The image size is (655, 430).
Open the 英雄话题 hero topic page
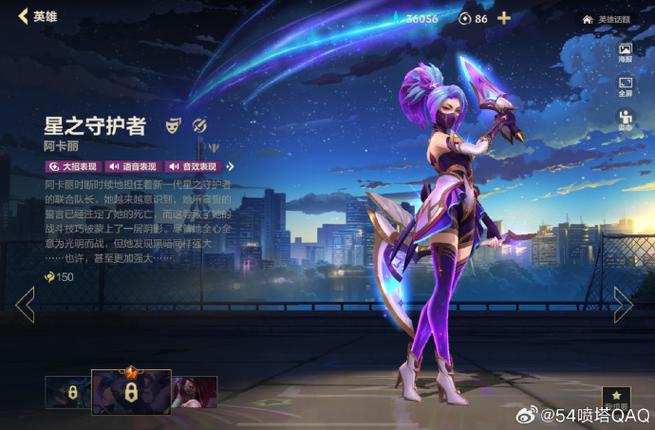click(607, 19)
